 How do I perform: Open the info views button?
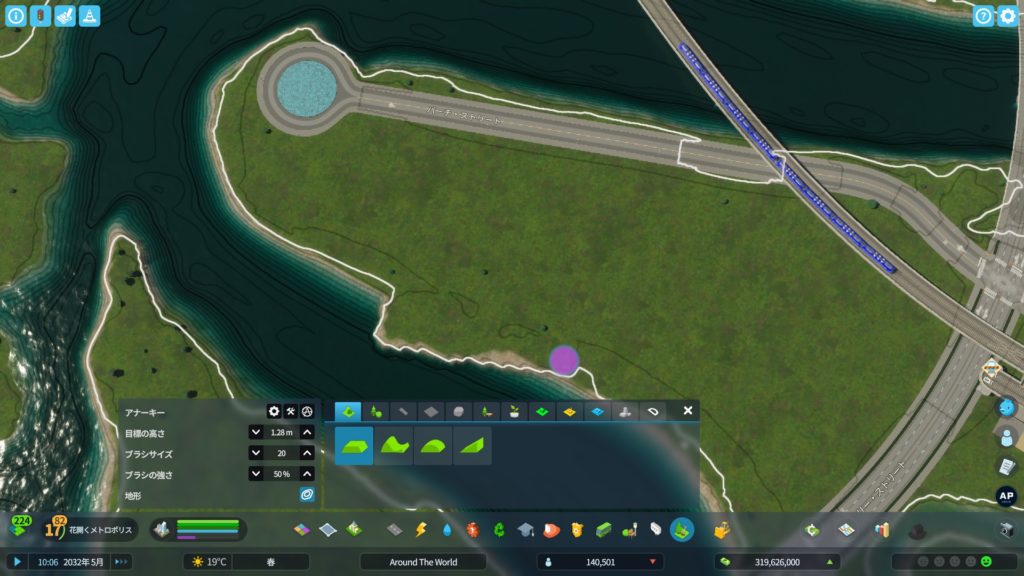point(16,16)
